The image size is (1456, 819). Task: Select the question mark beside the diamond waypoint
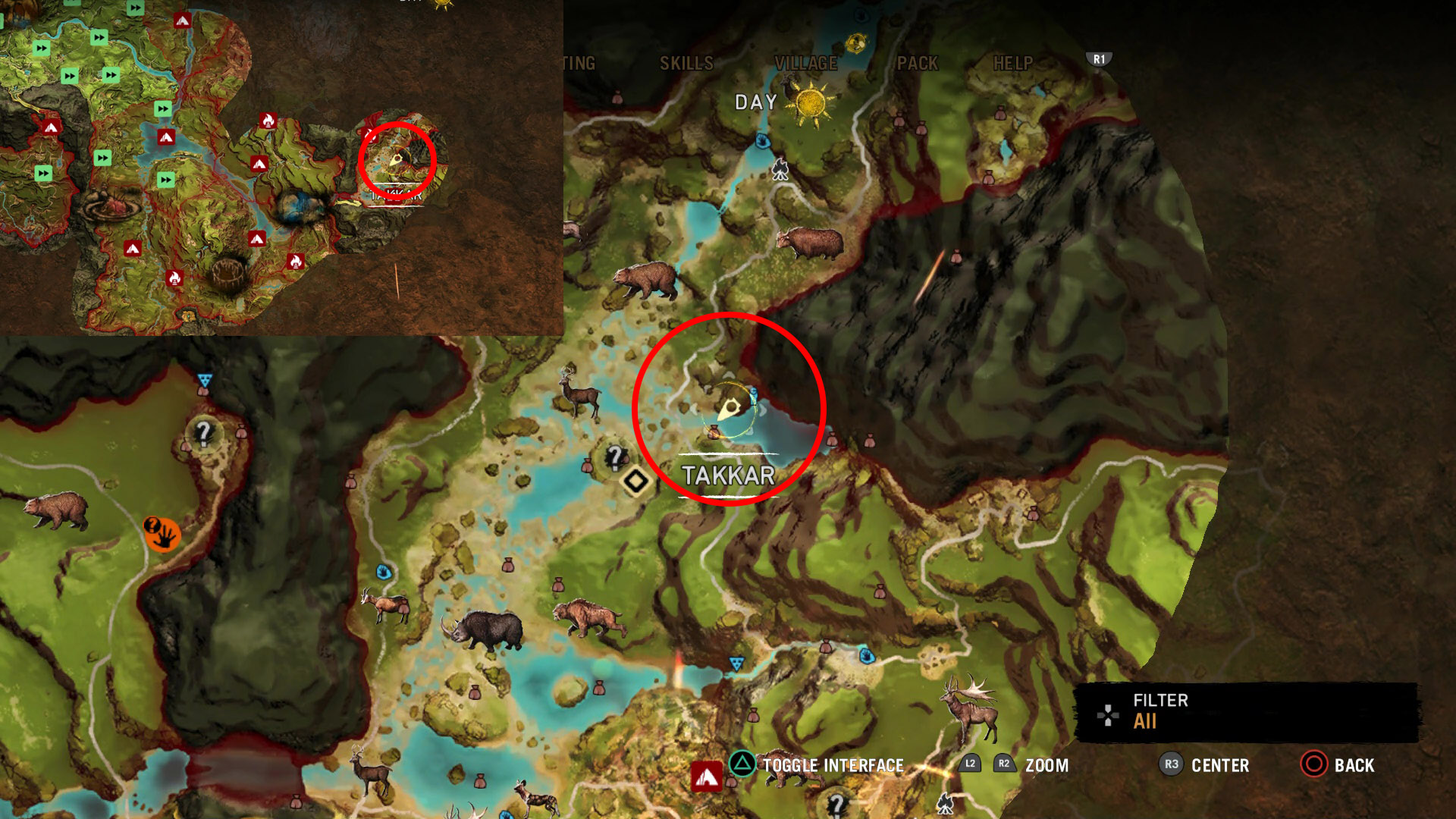[x=614, y=457]
